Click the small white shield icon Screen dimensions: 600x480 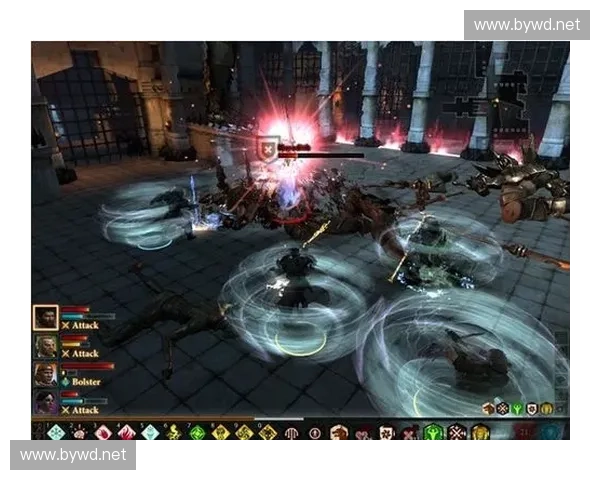tap(533, 408)
